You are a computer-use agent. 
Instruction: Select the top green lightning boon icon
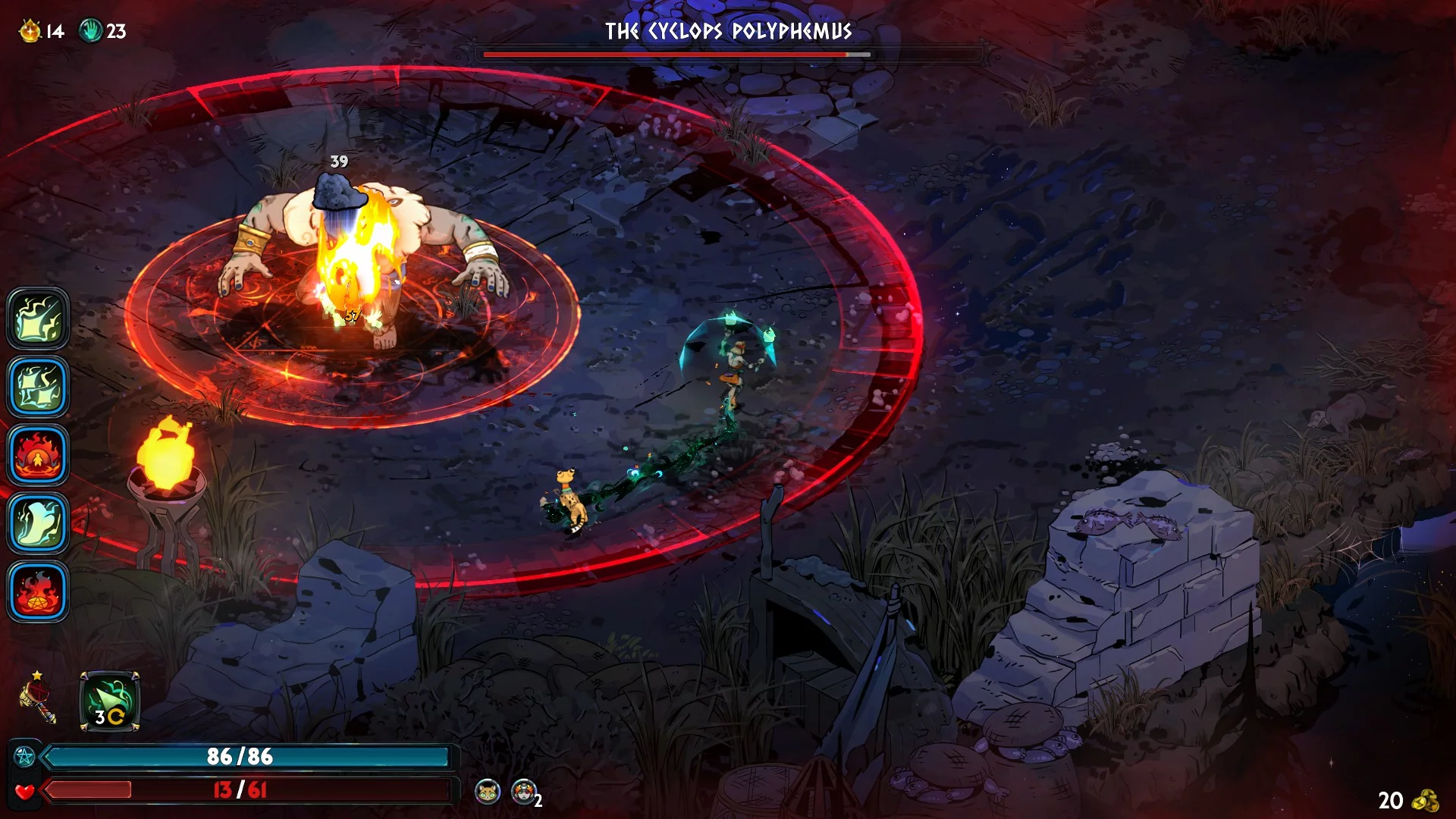point(38,318)
